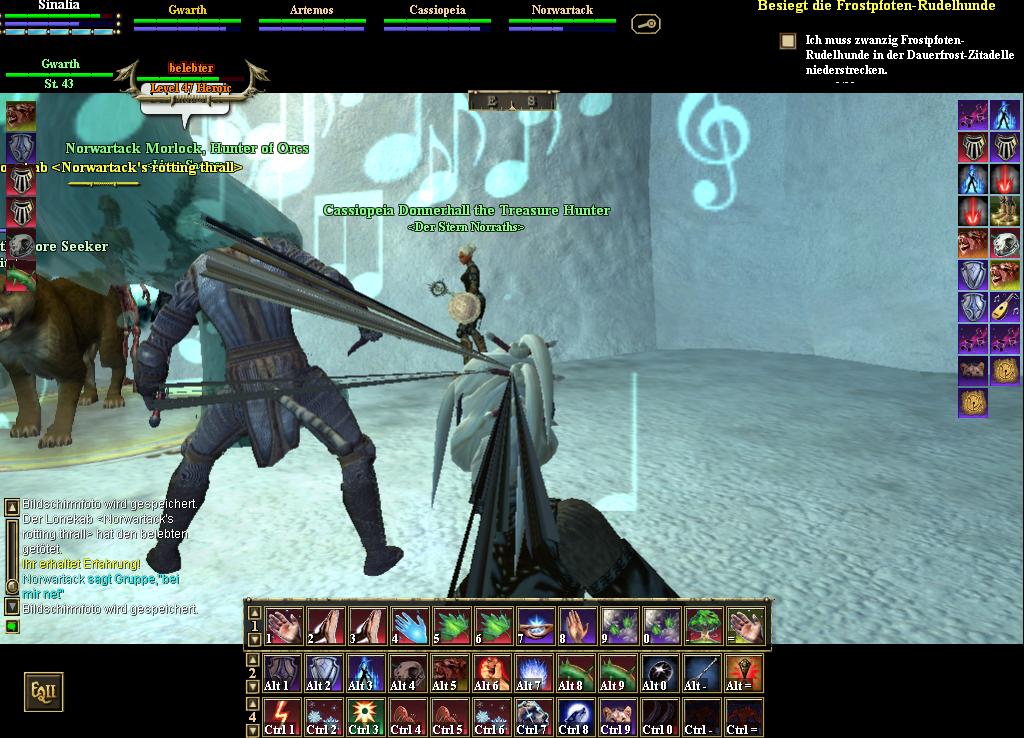The width and height of the screenshot is (1024, 738).
Task: Select group member Norwartack
Action: (562, 15)
